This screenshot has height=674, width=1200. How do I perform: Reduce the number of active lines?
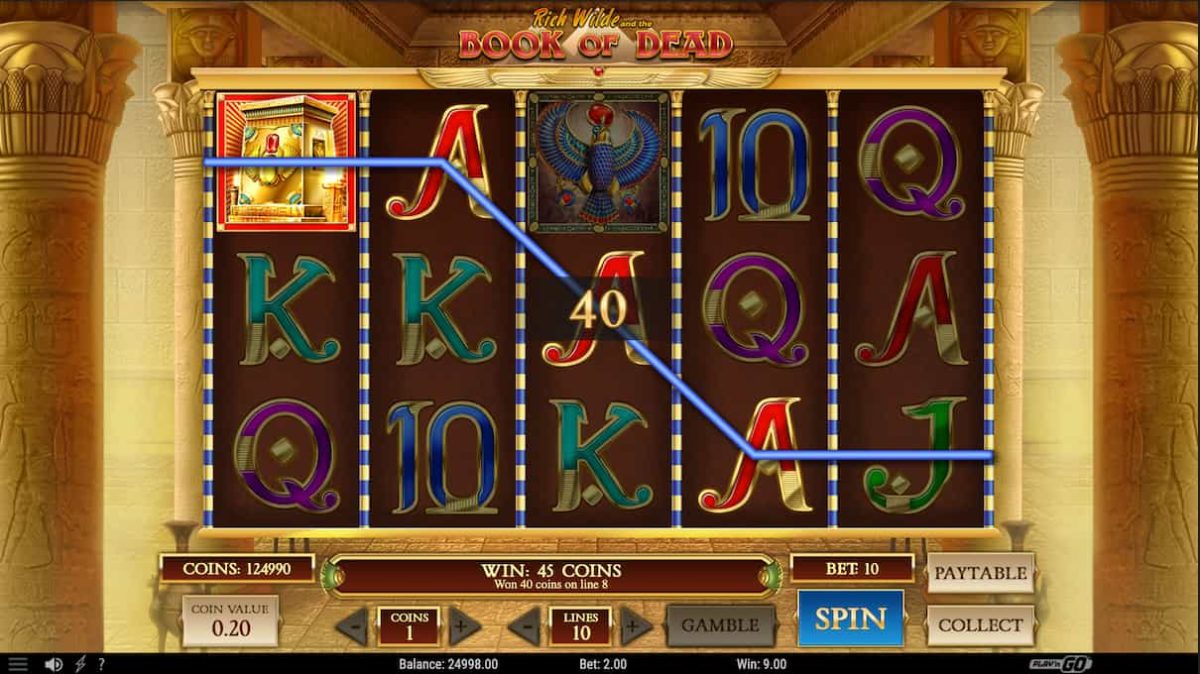click(x=524, y=627)
